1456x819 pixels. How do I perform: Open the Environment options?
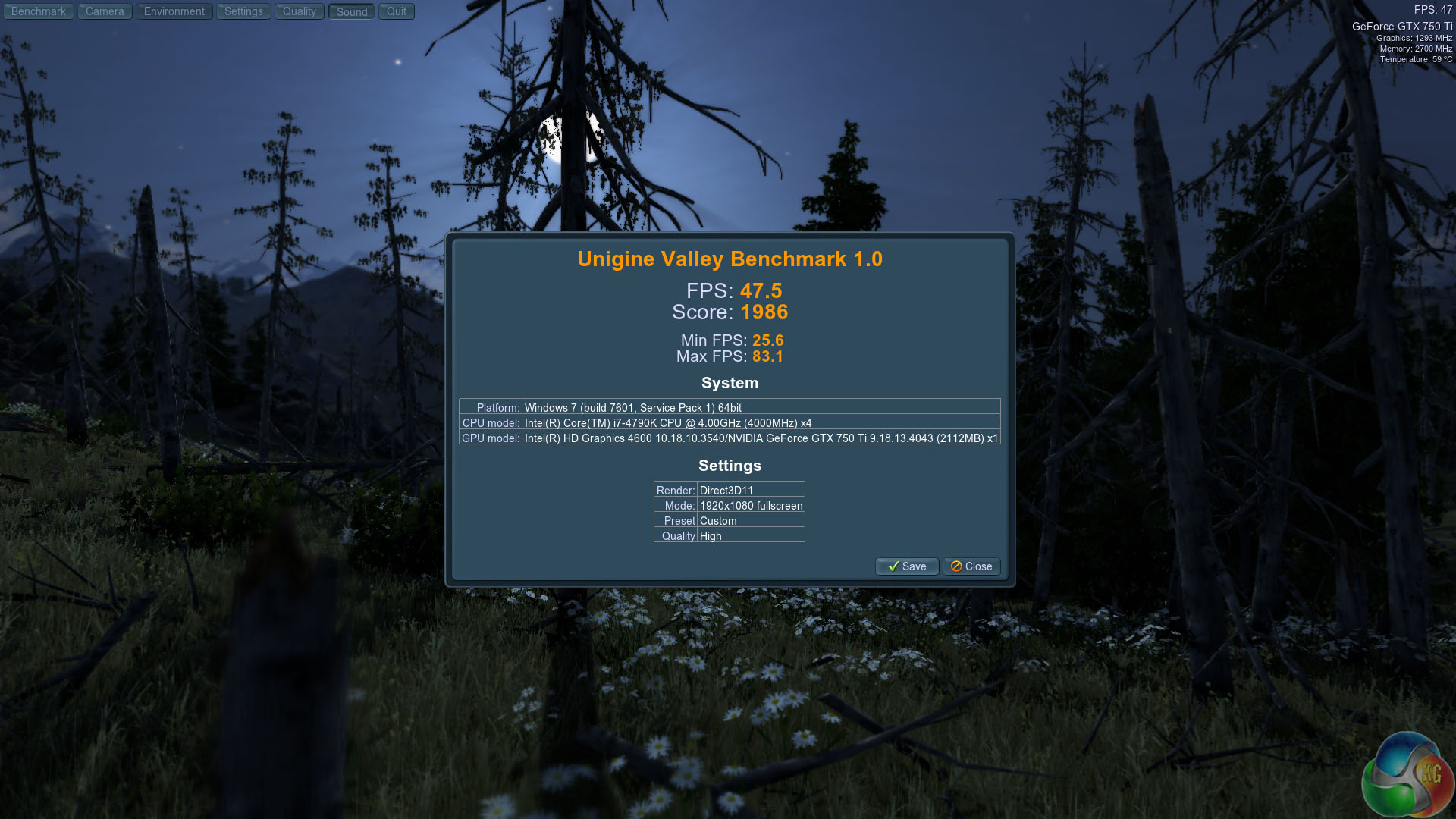click(x=174, y=11)
